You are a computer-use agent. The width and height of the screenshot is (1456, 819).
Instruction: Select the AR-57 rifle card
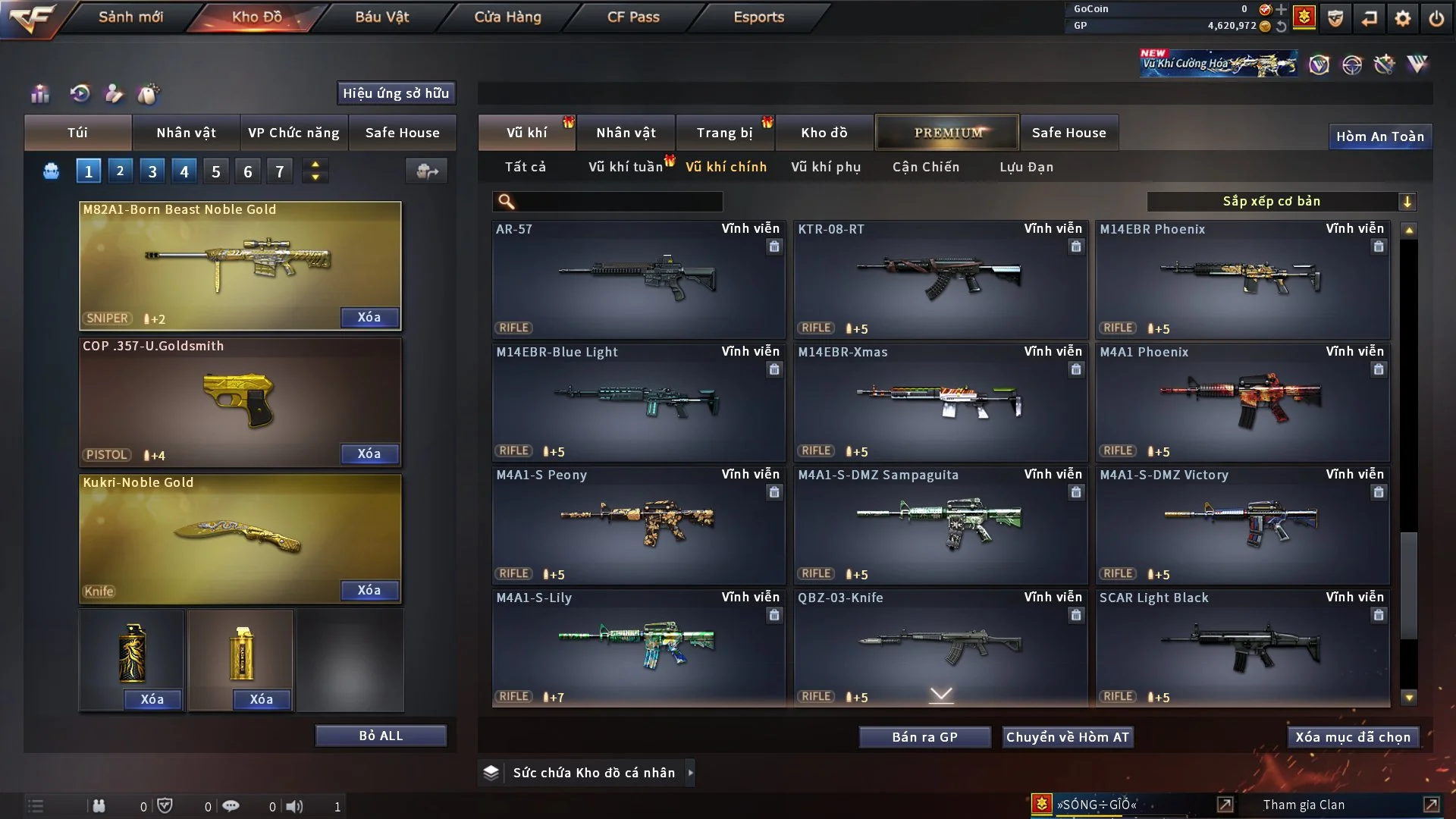638,279
